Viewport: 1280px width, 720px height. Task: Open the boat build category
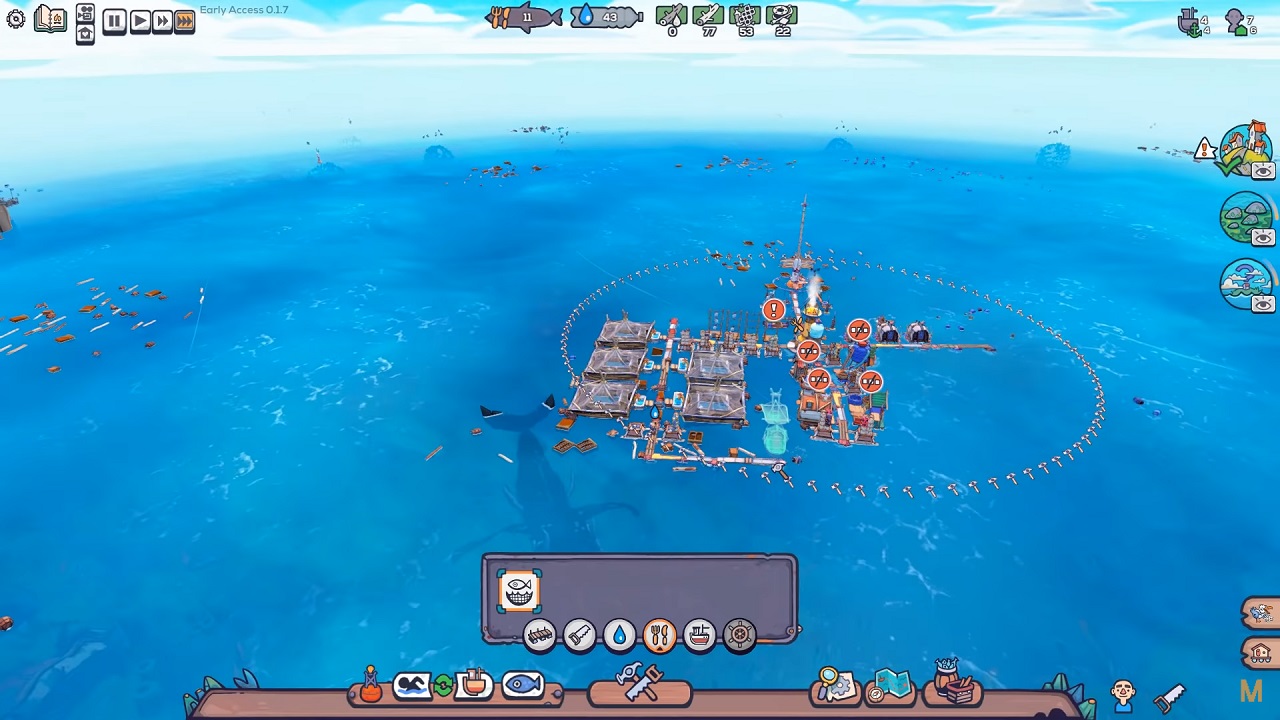(699, 635)
